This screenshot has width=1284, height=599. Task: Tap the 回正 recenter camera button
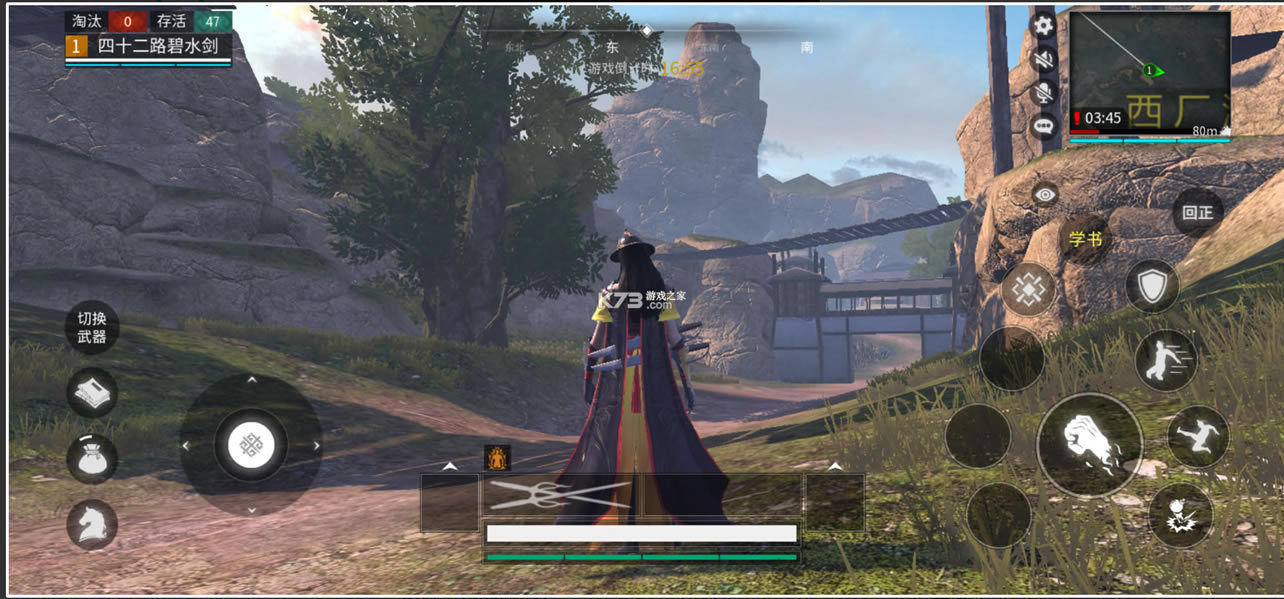[x=1197, y=212]
